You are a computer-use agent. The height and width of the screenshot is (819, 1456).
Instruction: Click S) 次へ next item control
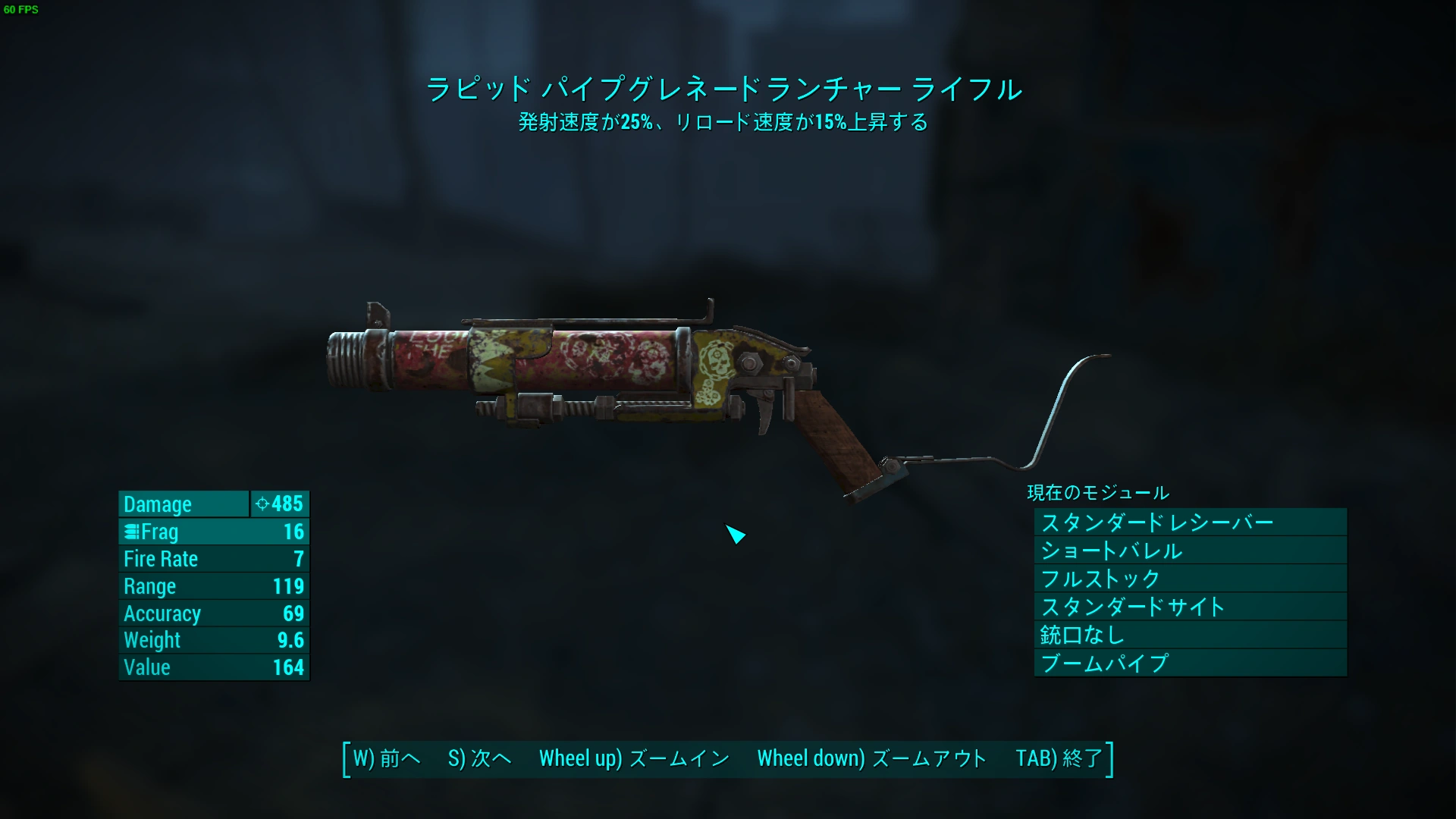[479, 758]
